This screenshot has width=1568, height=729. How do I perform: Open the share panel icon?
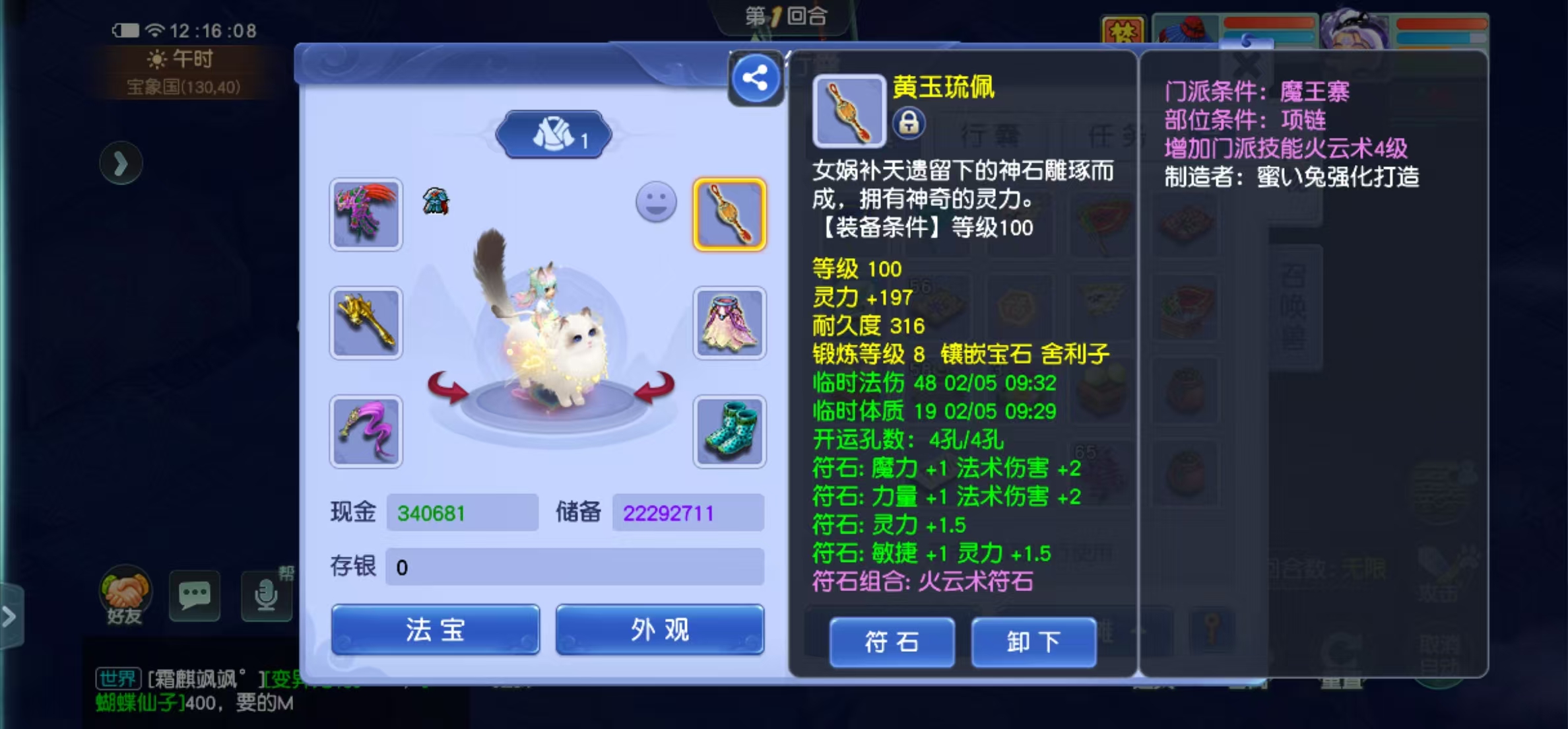754,77
